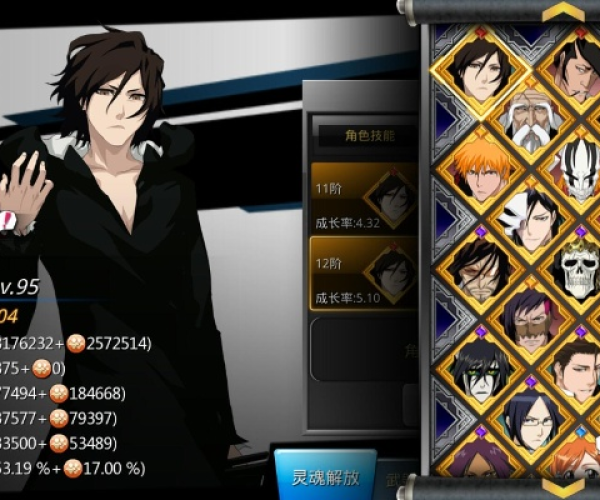Switch to the 角色技能 tab
This screenshot has width=600, height=500.
(x=358, y=135)
